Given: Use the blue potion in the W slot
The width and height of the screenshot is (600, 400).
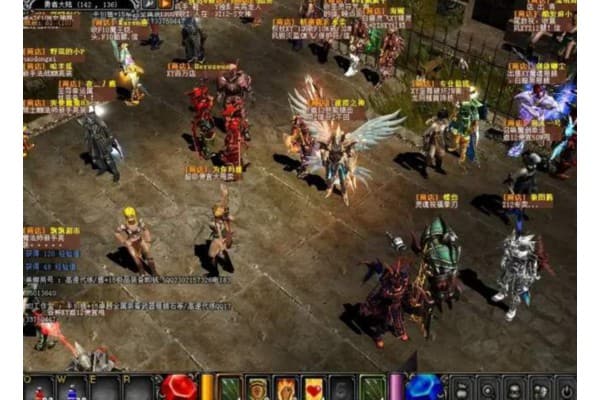Looking at the screenshot, I should 71,389.
